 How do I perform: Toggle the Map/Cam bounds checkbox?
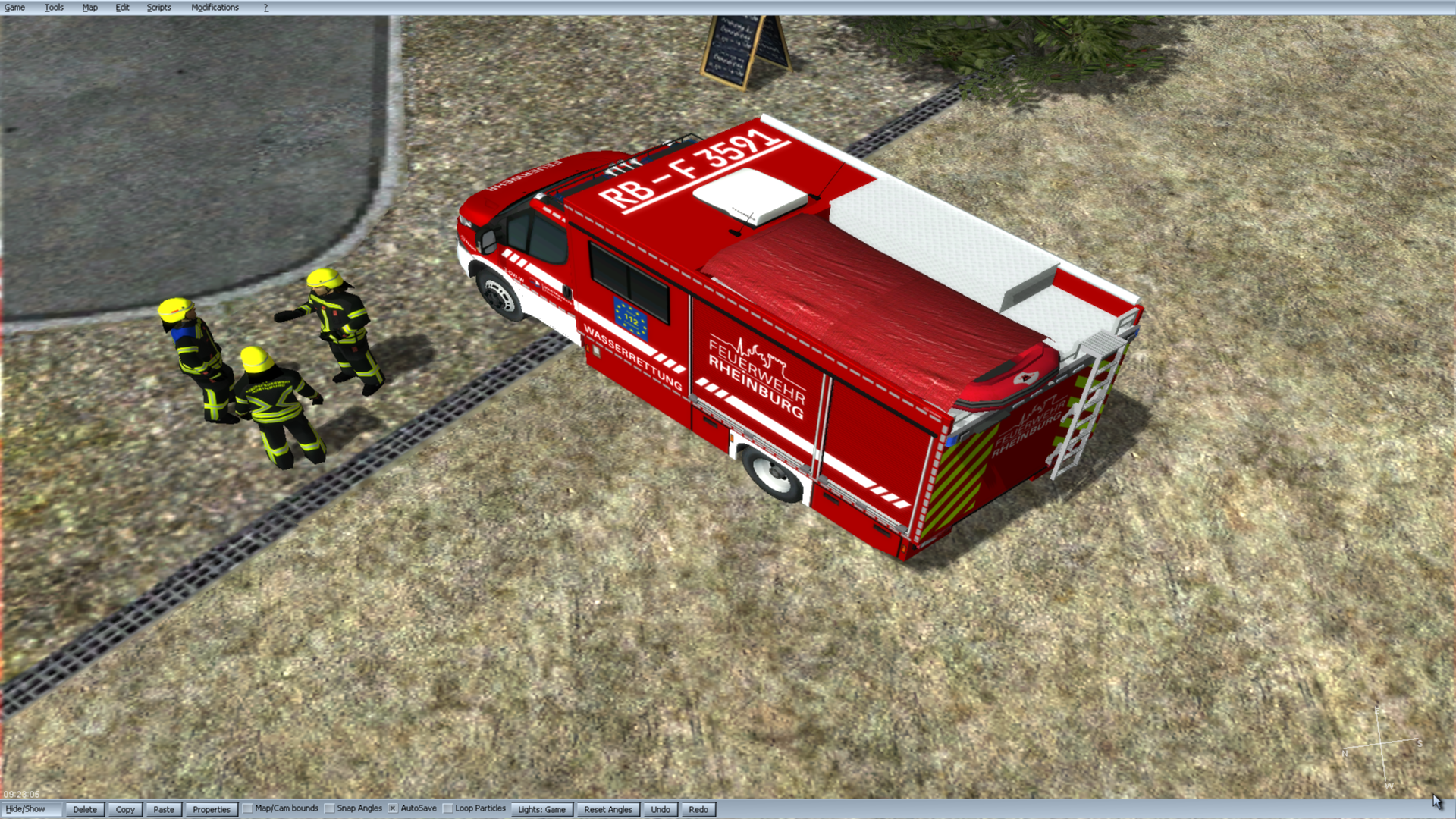248,809
